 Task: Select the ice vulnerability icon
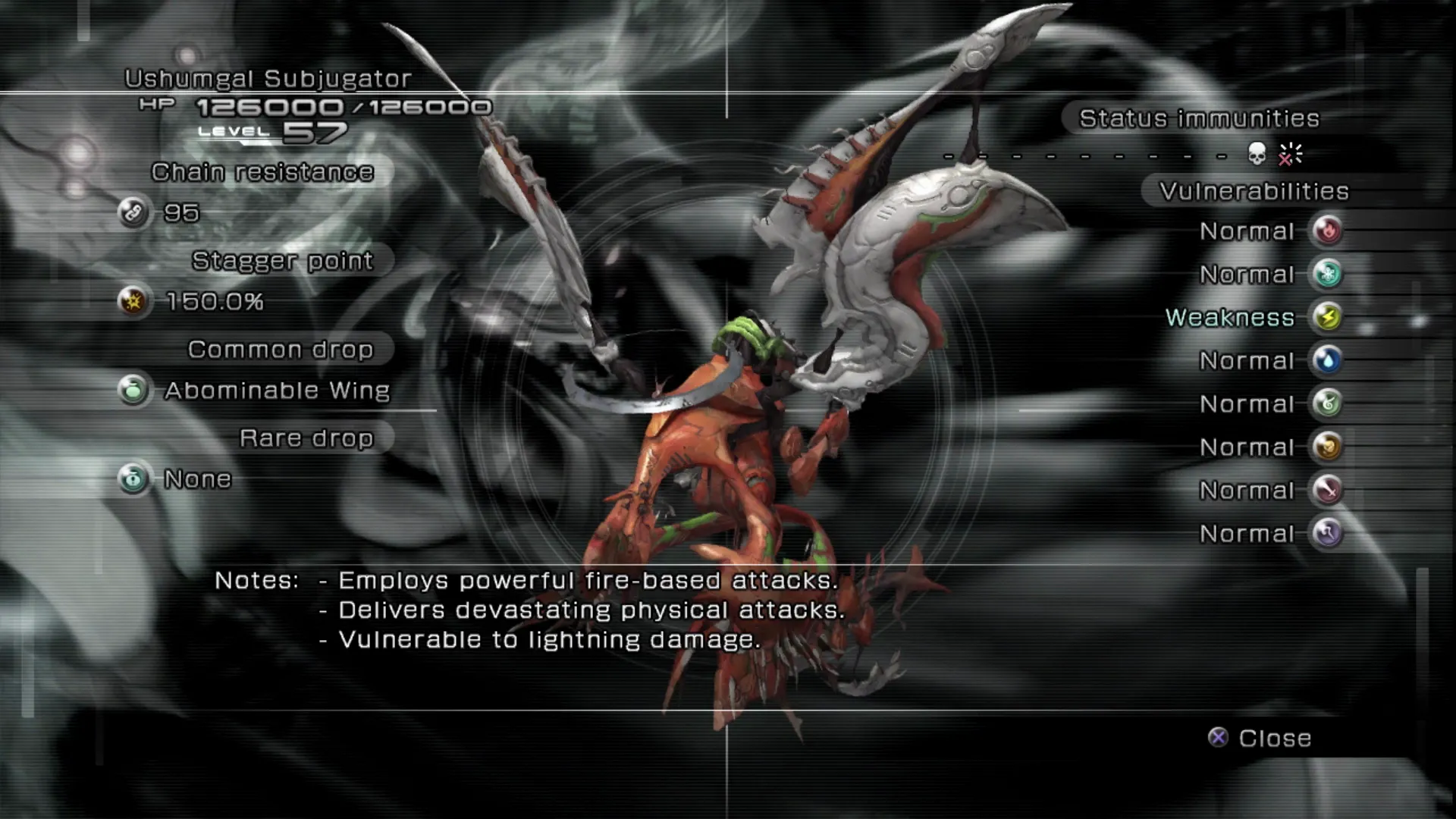(x=1328, y=274)
